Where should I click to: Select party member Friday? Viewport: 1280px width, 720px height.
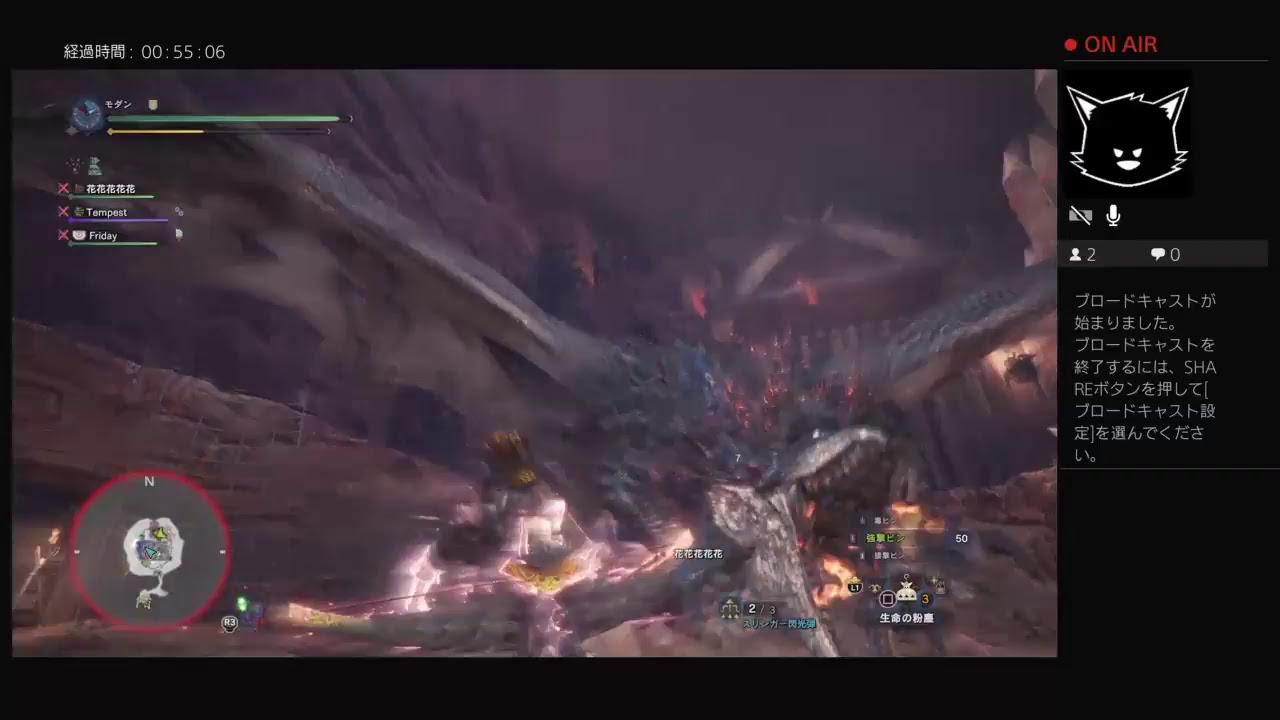point(102,235)
